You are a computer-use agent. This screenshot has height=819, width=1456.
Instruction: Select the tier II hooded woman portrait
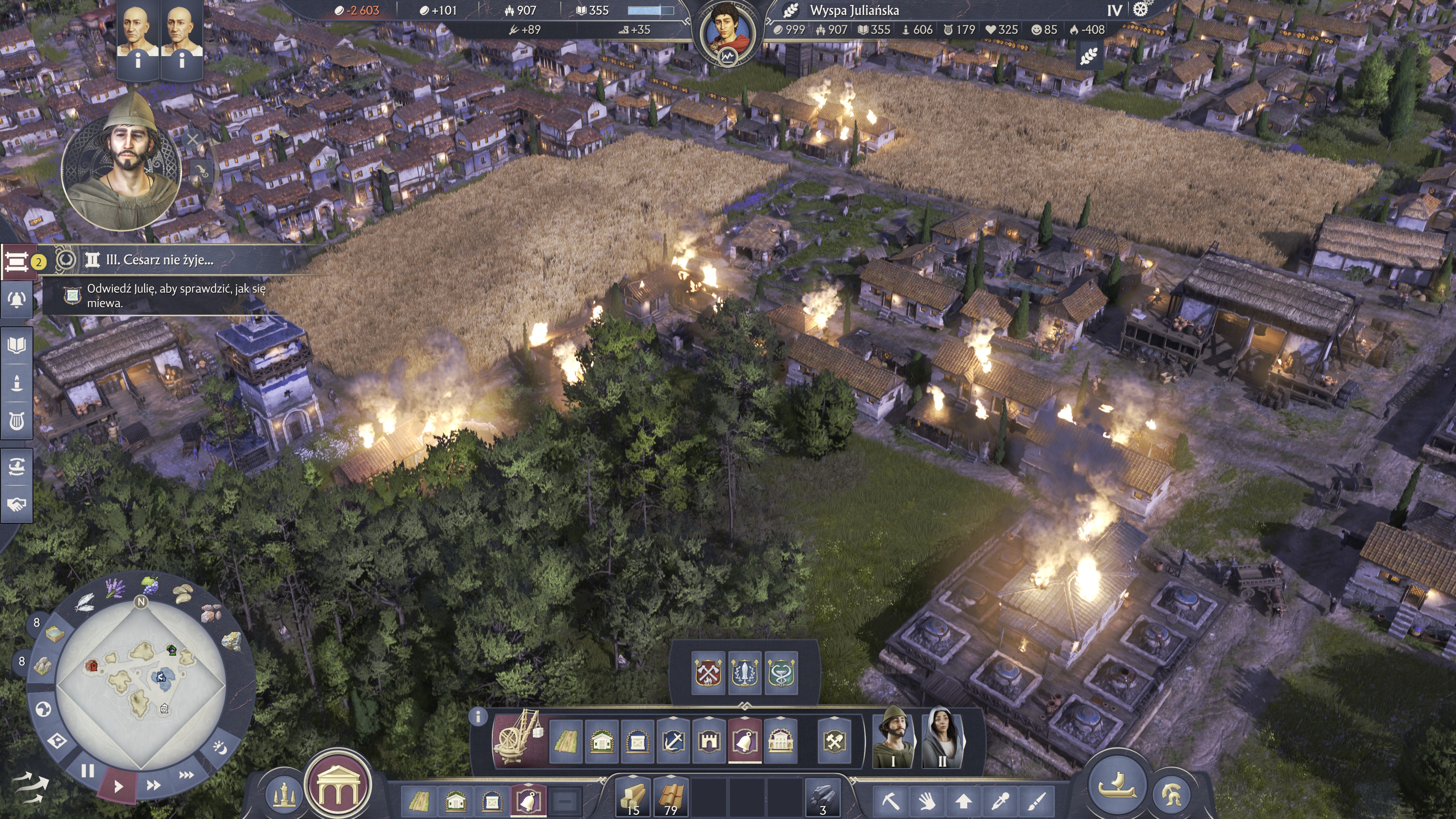[x=941, y=737]
